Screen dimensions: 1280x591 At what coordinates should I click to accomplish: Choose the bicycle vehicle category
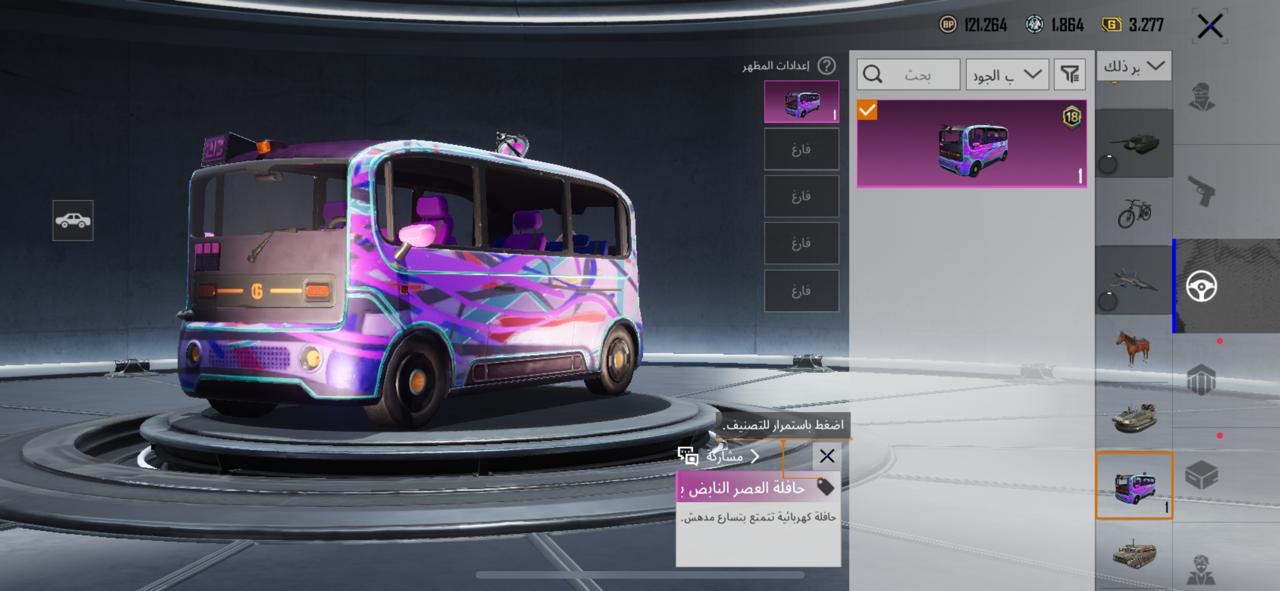(x=1134, y=211)
